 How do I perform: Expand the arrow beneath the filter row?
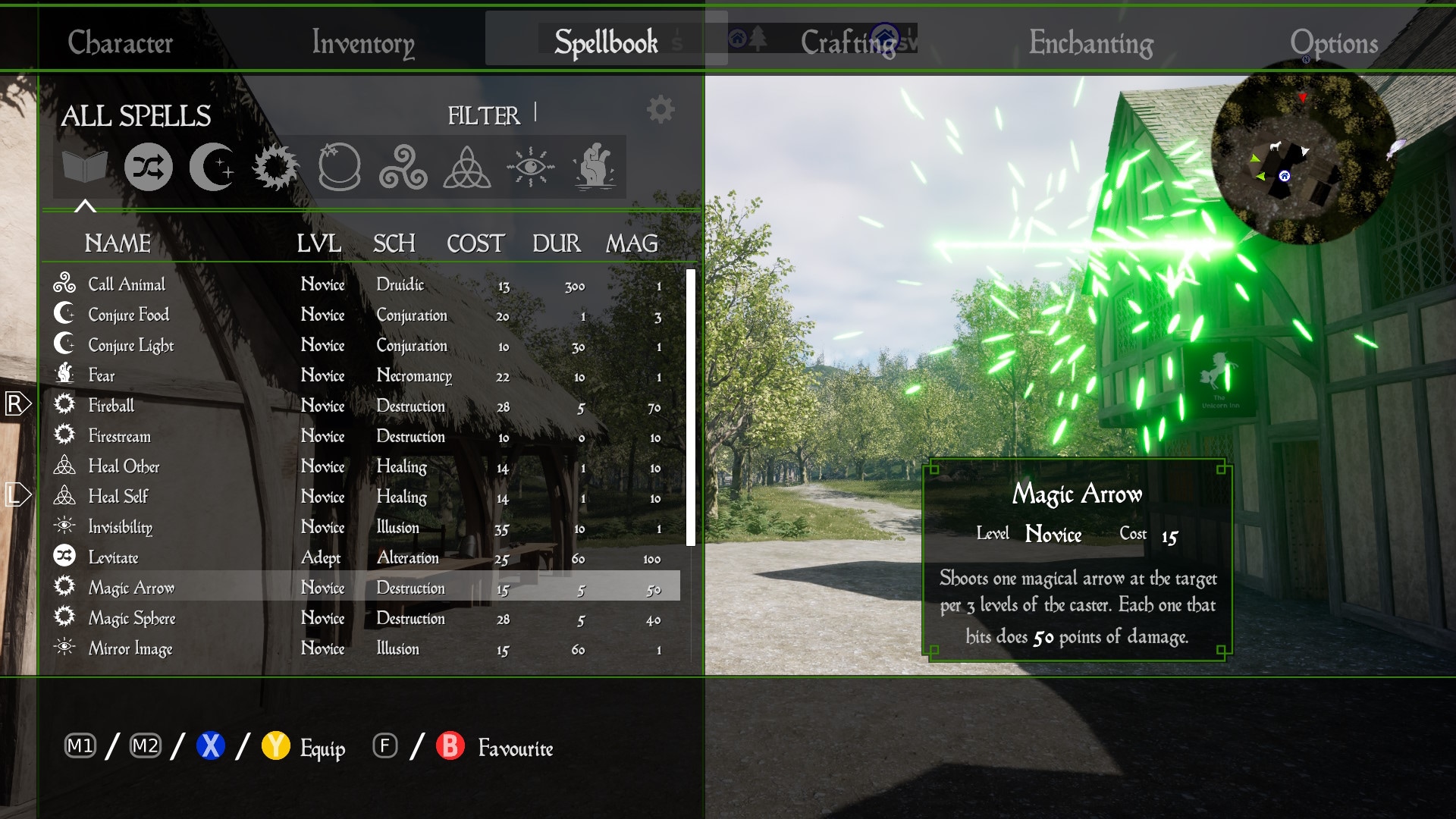86,205
